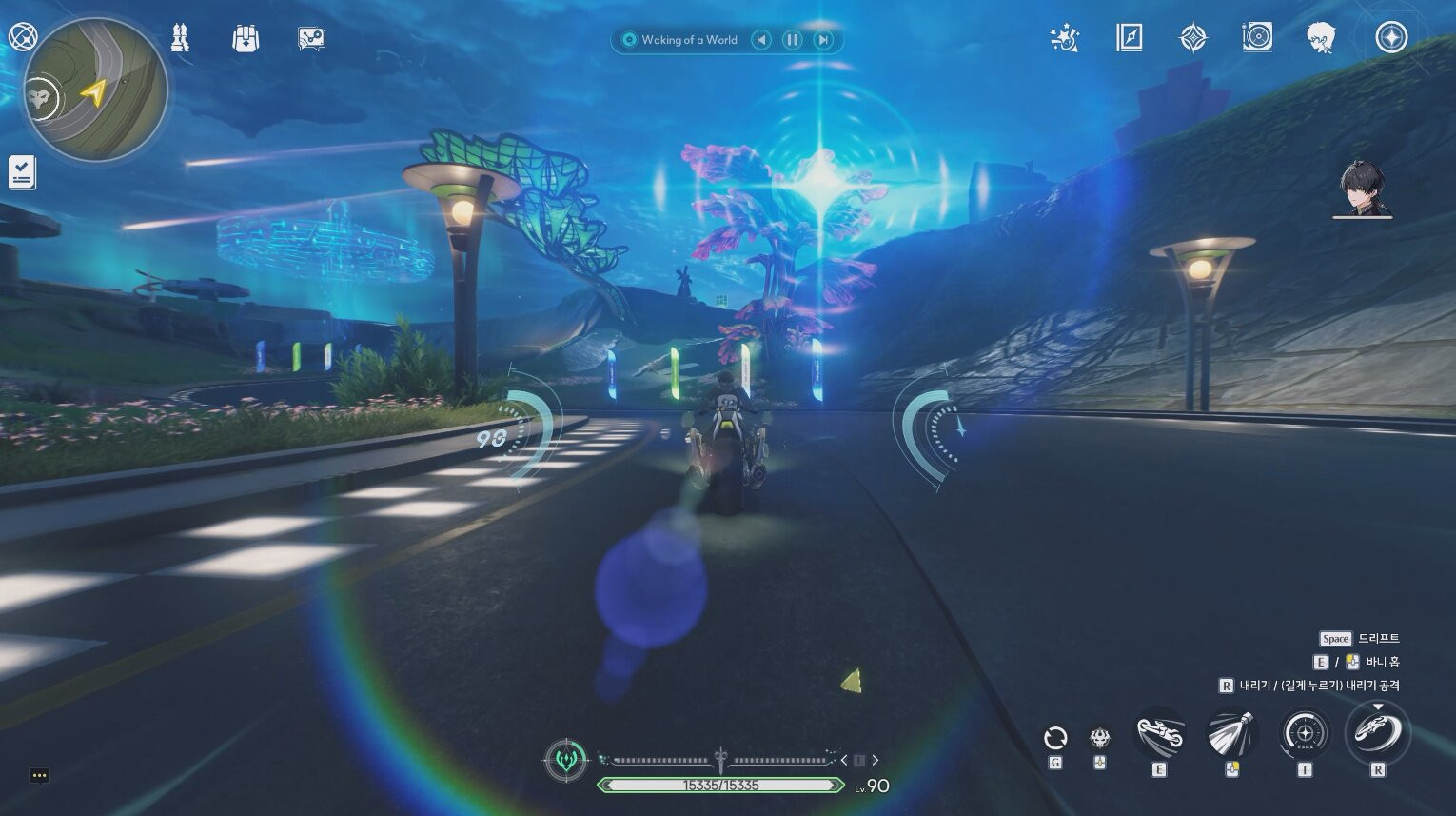Skip to the previous music track
The height and width of the screenshot is (816, 1456).
click(760, 40)
